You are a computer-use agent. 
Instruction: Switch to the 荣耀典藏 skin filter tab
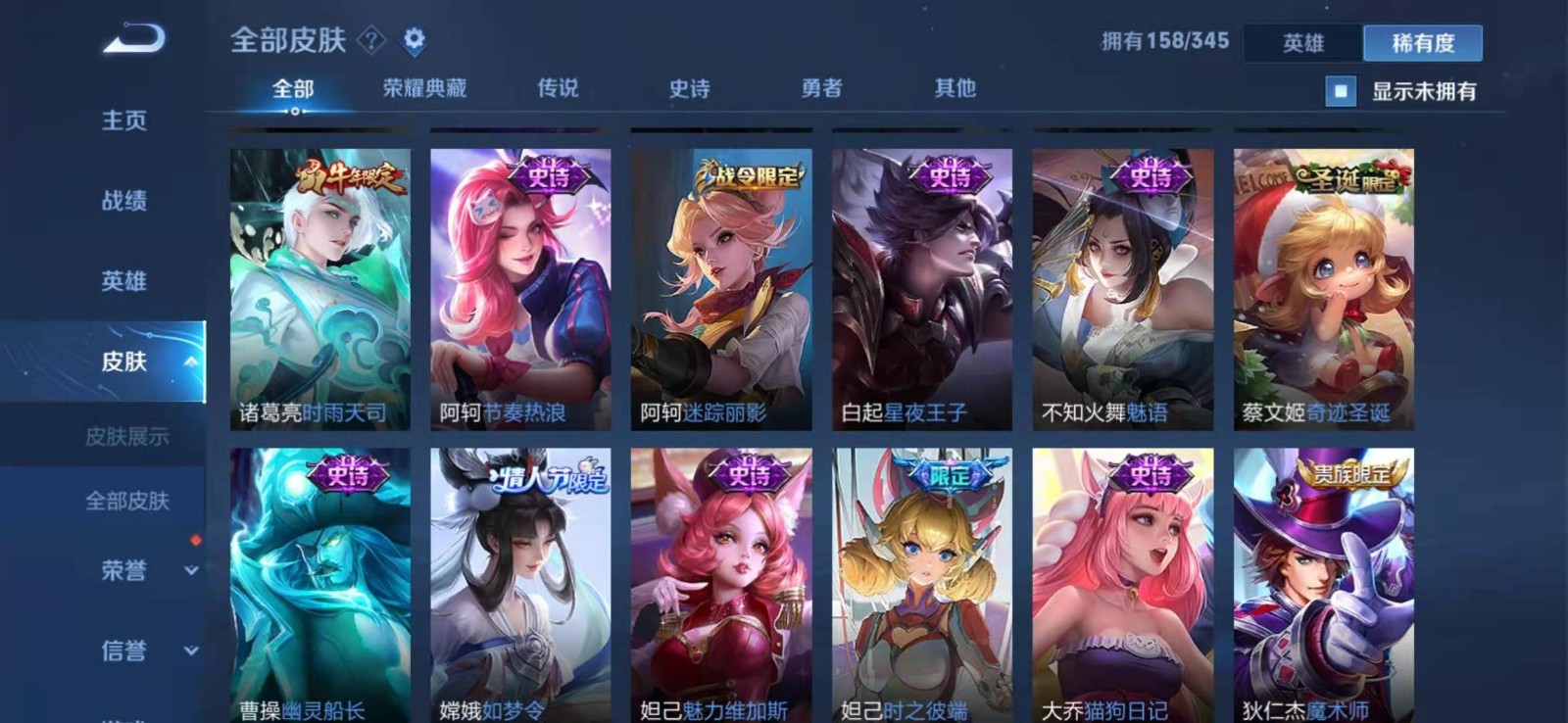pos(423,88)
